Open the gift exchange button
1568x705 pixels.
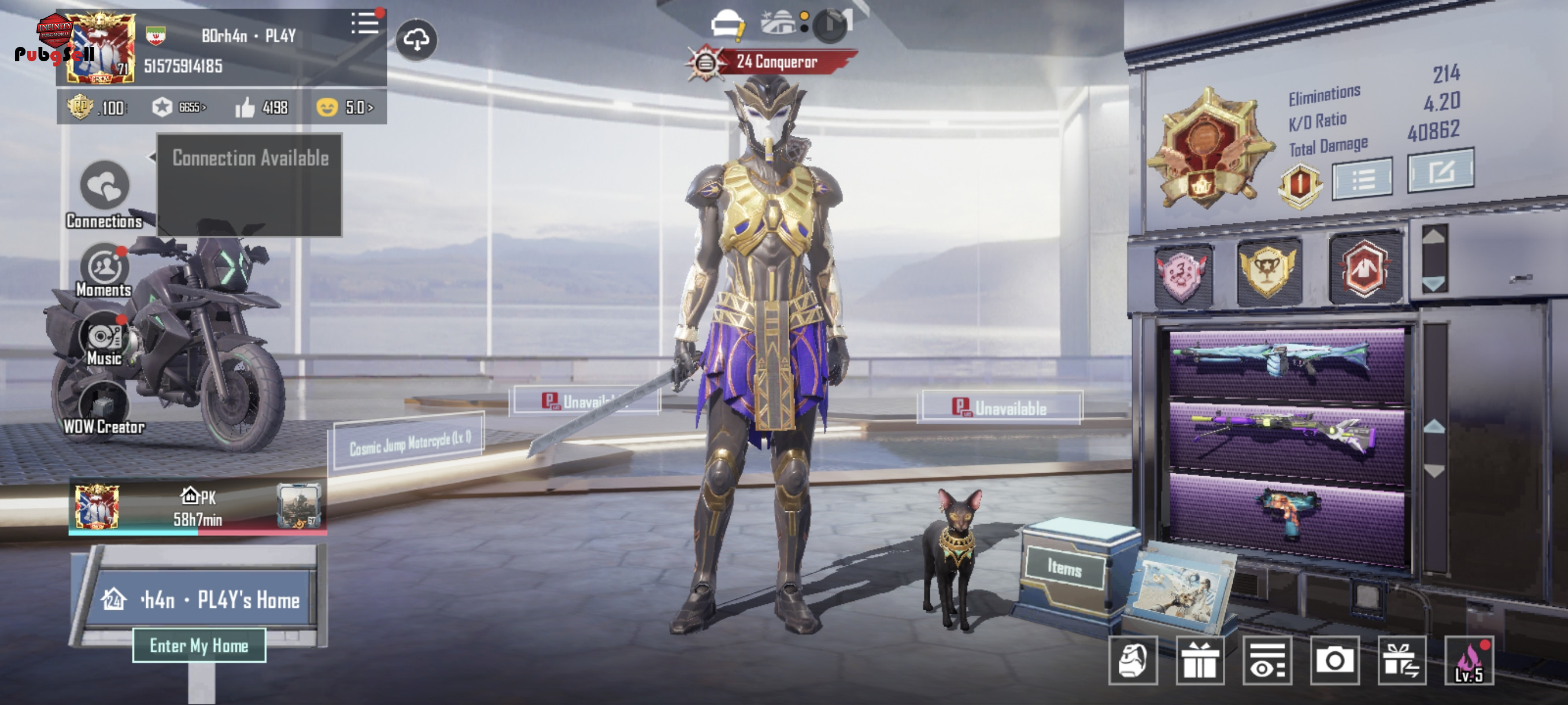[1402, 661]
